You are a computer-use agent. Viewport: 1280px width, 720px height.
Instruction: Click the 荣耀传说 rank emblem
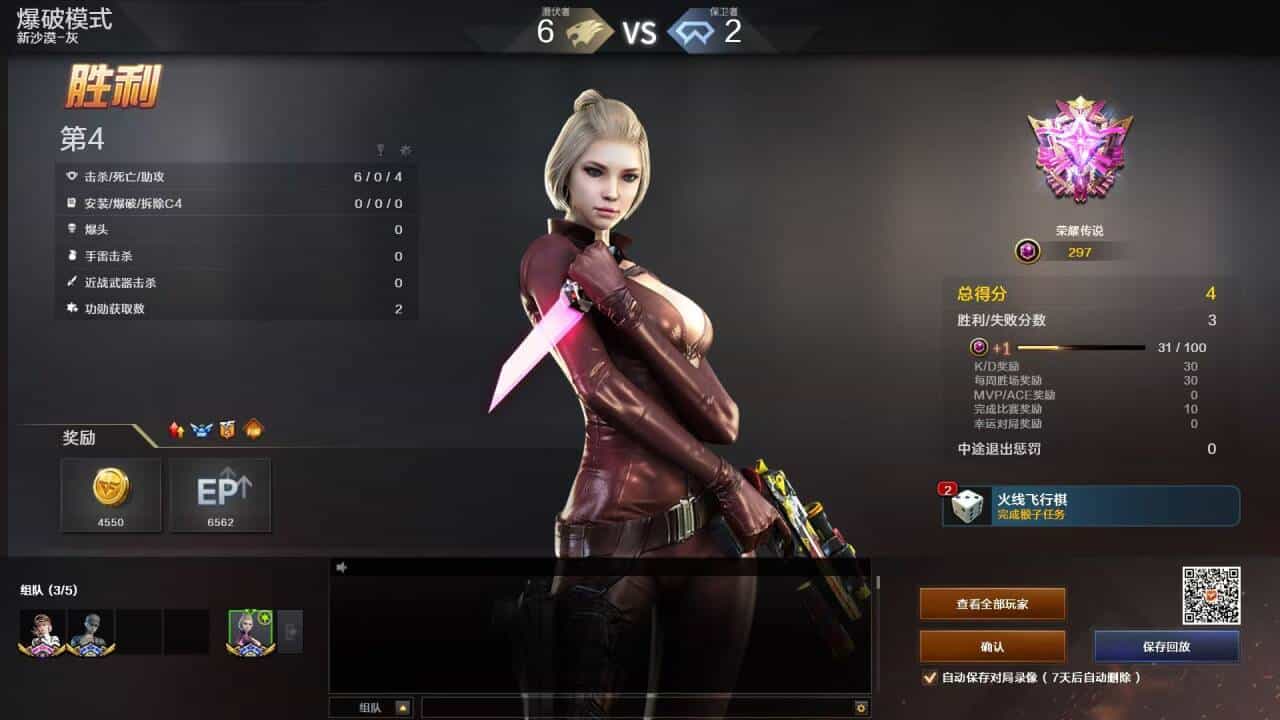click(1080, 150)
